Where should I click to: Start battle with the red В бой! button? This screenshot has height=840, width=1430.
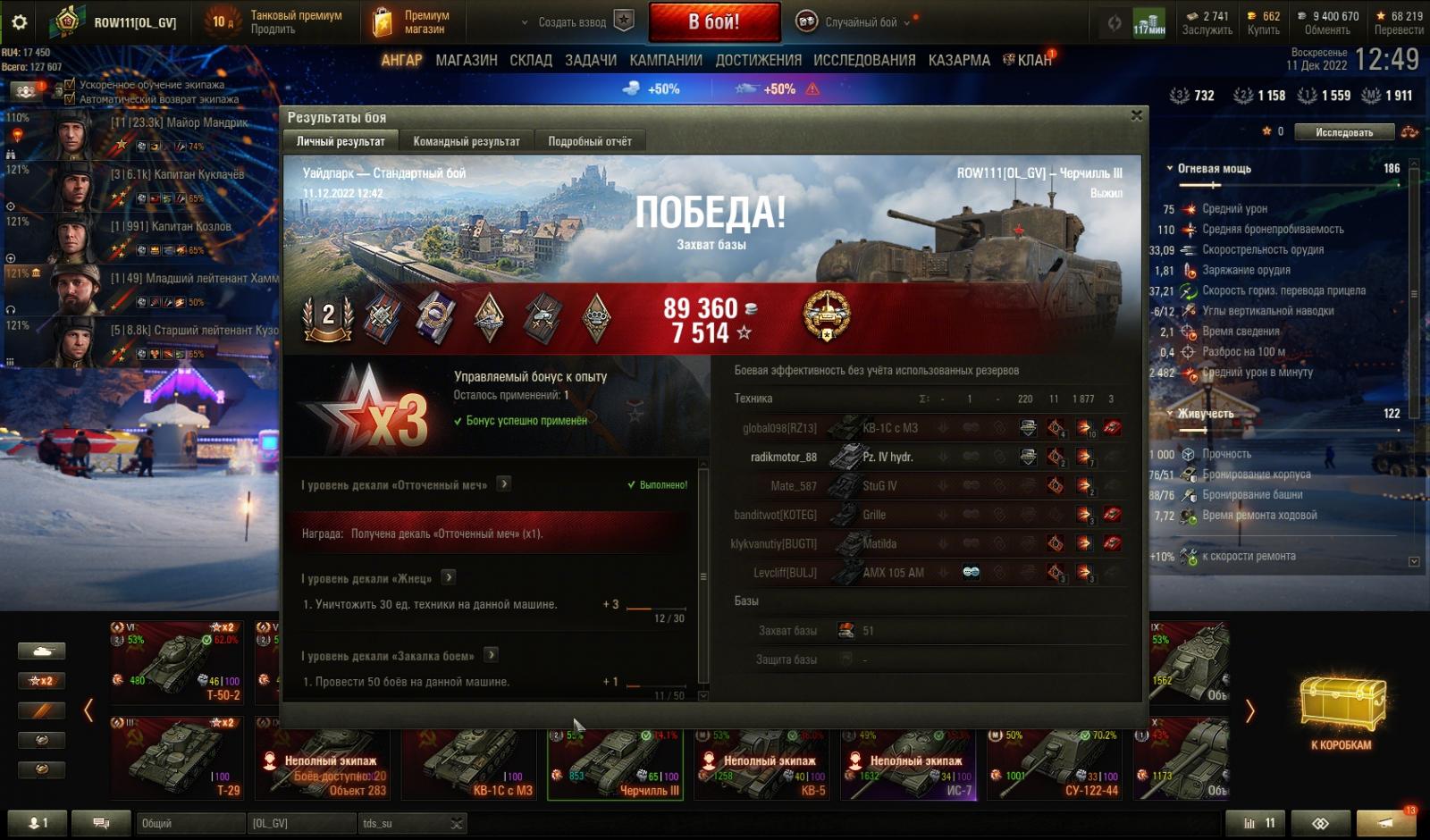(713, 22)
